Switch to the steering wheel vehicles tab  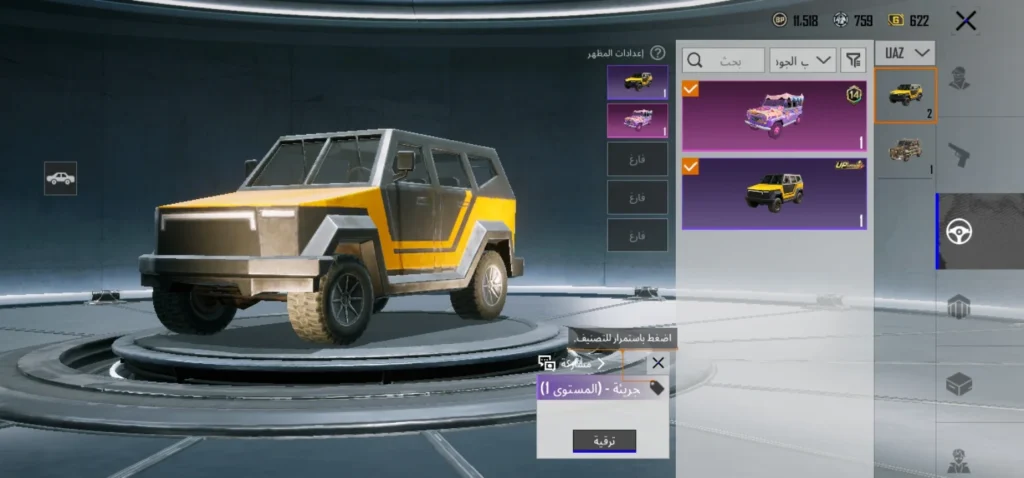click(959, 232)
